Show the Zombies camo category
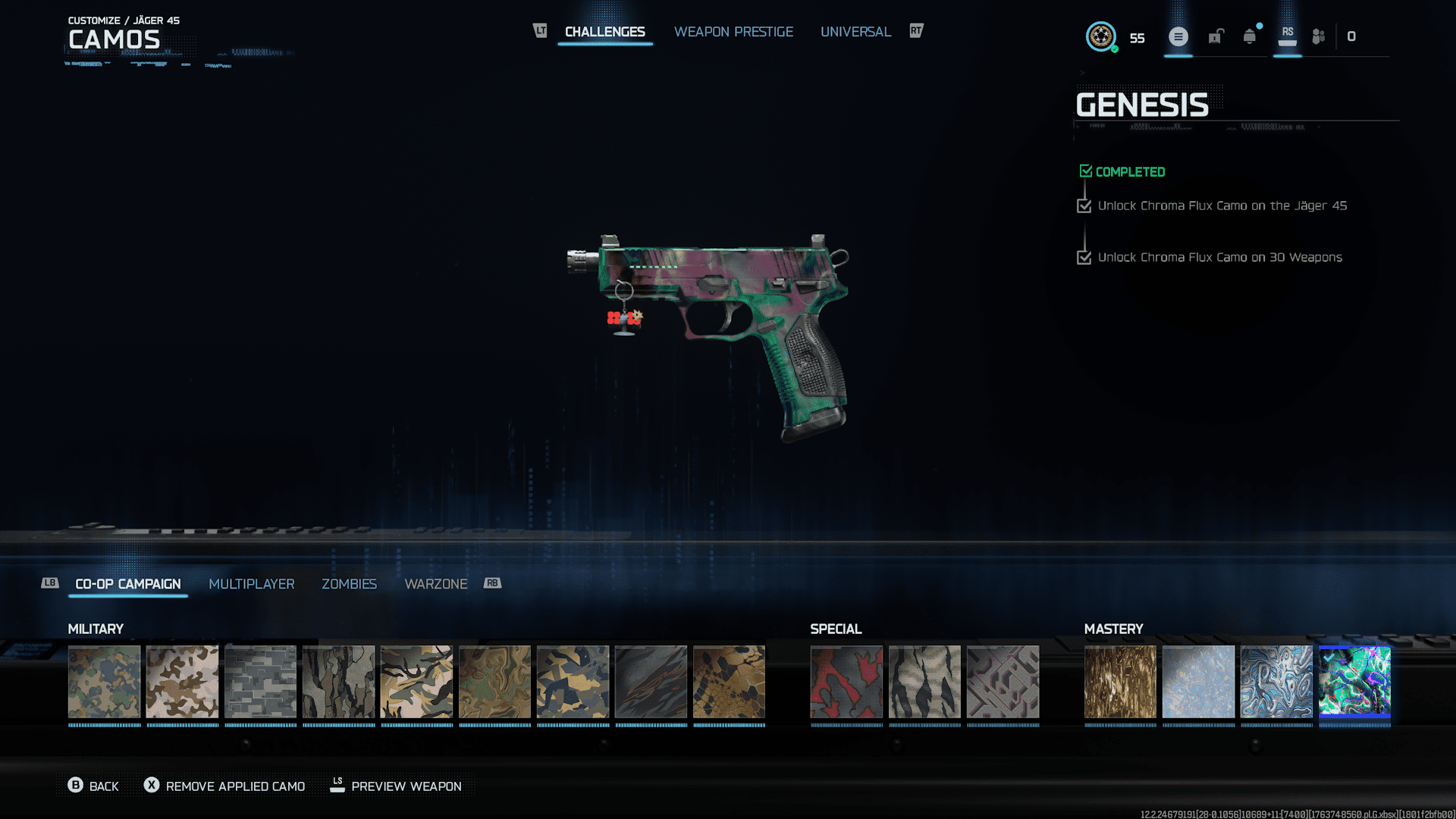1456x819 pixels. [x=349, y=584]
